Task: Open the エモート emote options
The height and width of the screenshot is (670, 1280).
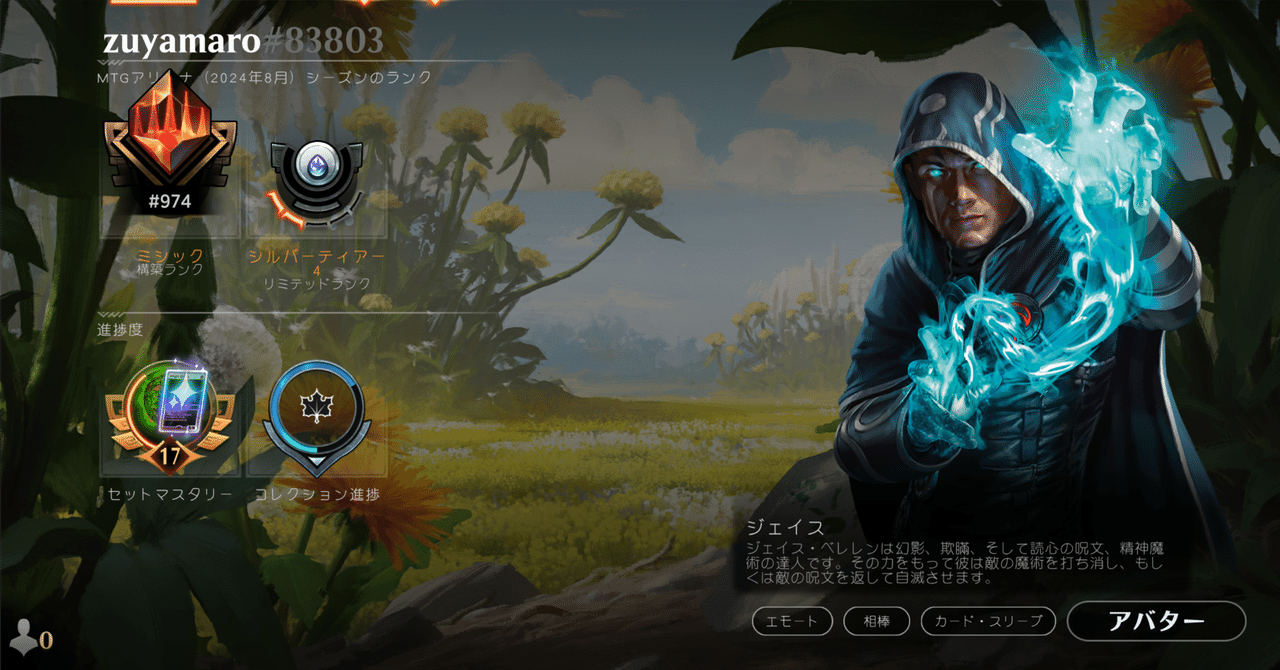Action: point(792,621)
